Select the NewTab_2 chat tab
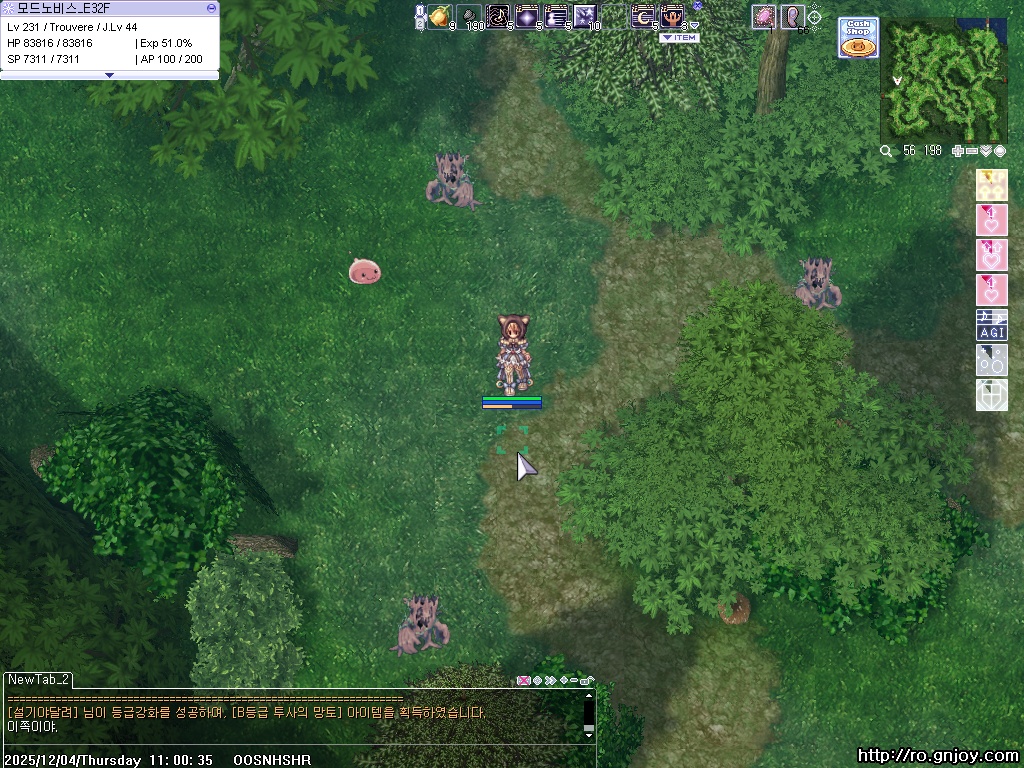 coord(38,679)
